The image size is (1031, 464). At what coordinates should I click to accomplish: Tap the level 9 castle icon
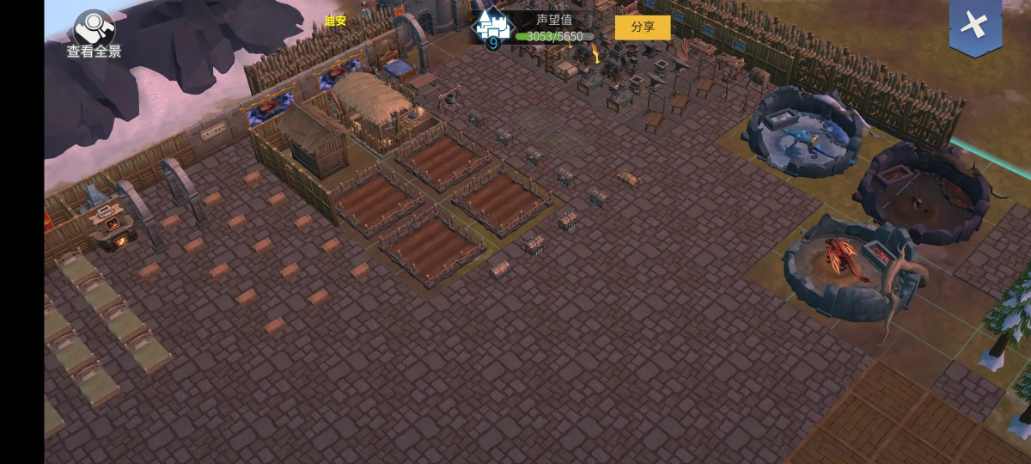click(492, 27)
